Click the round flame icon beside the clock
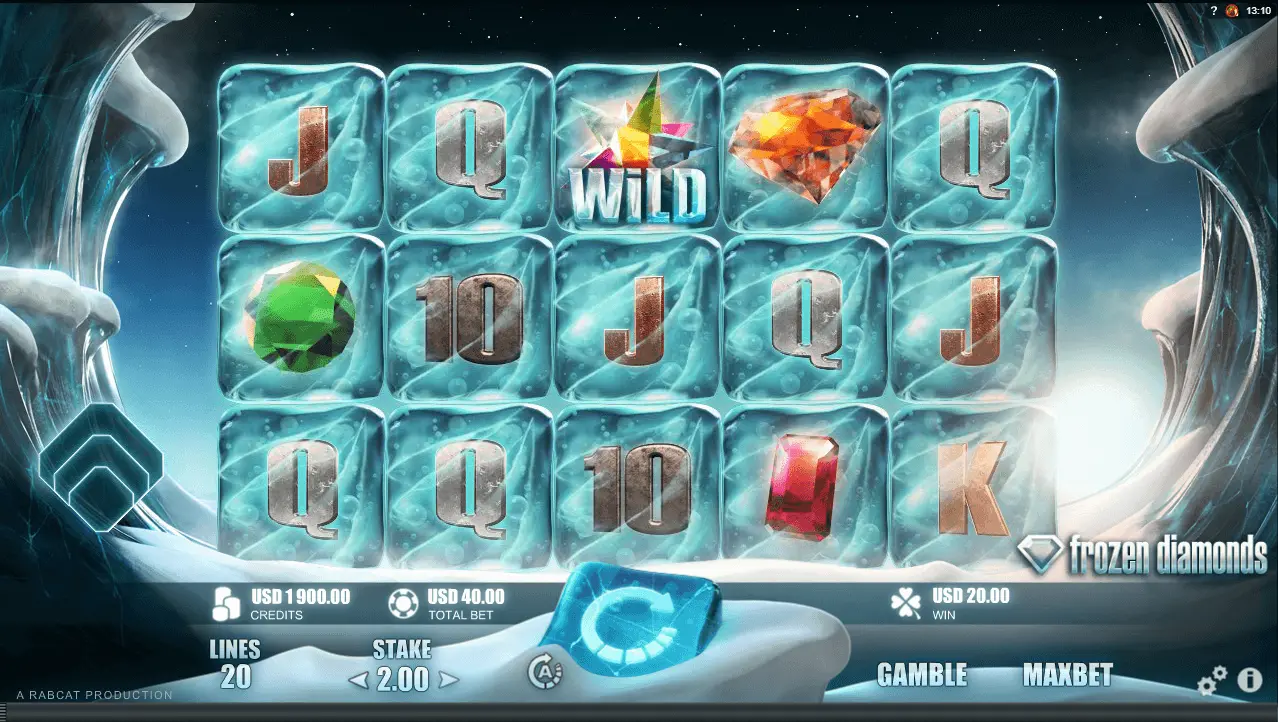The width and height of the screenshot is (1278, 722). (x=1233, y=10)
